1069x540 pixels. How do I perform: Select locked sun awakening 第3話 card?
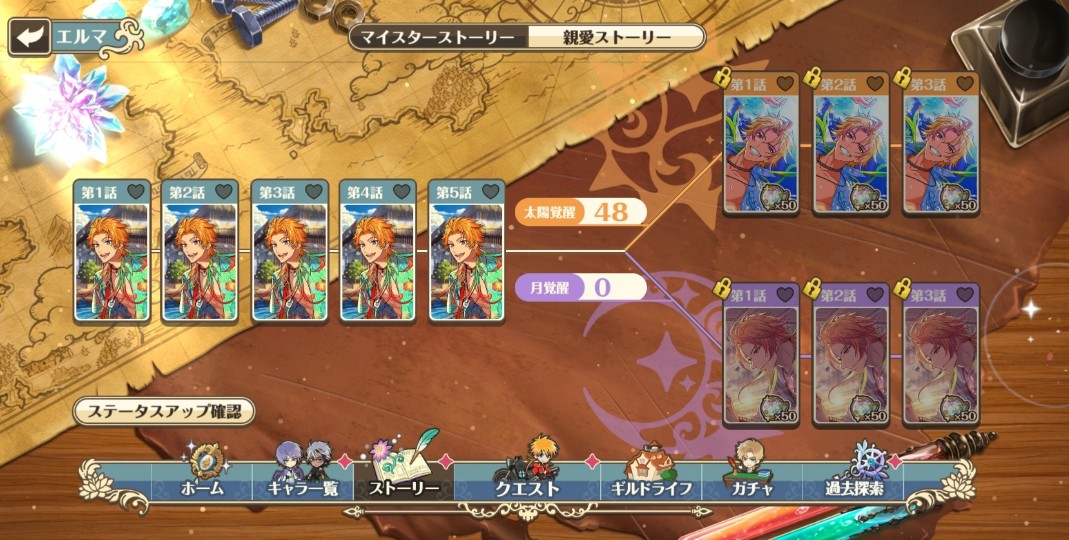[941, 143]
